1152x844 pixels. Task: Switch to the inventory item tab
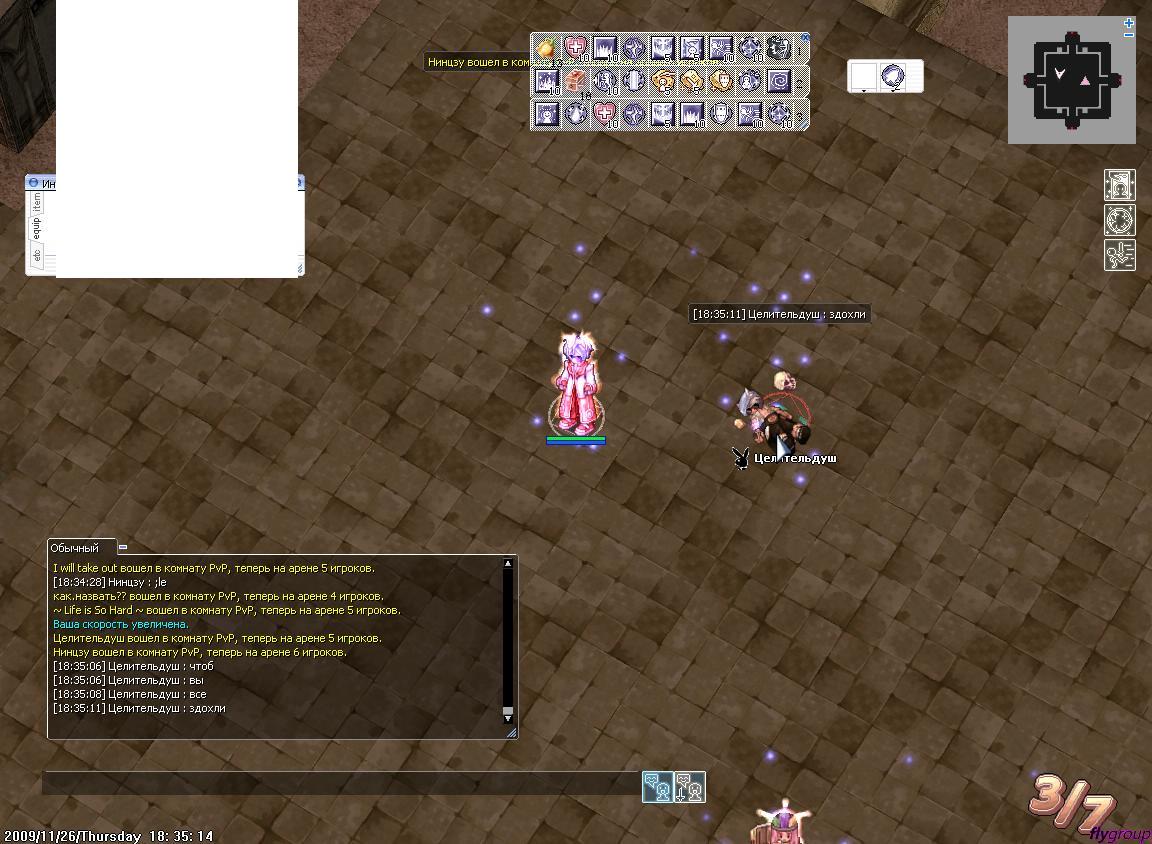tap(36, 202)
